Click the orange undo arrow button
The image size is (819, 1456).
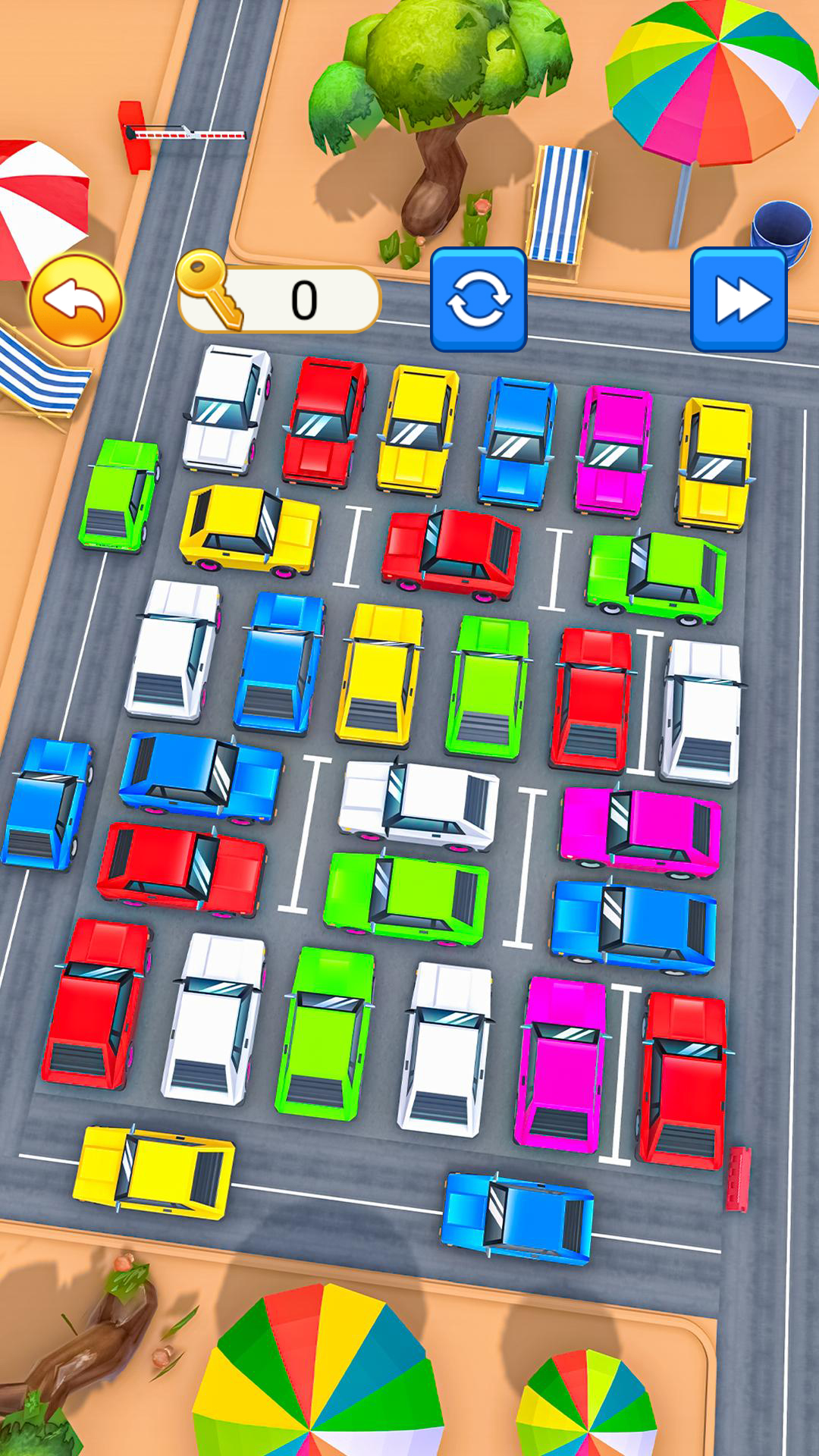[x=75, y=300]
